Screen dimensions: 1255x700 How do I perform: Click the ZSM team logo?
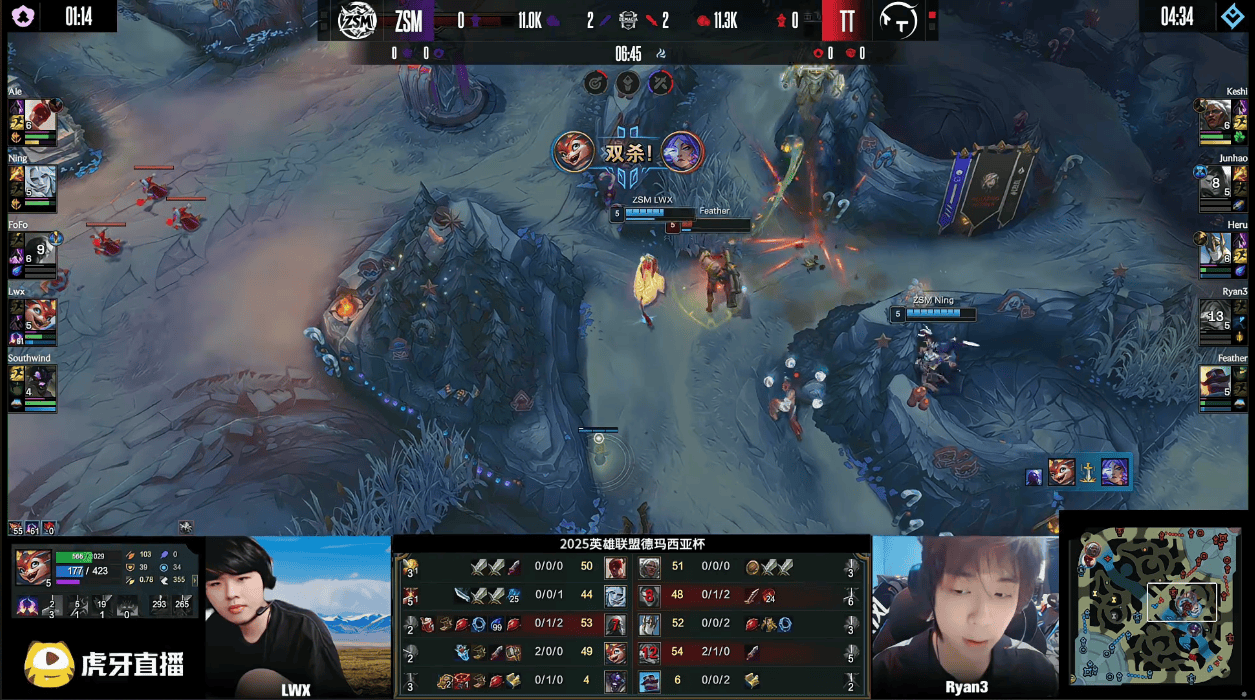click(356, 21)
